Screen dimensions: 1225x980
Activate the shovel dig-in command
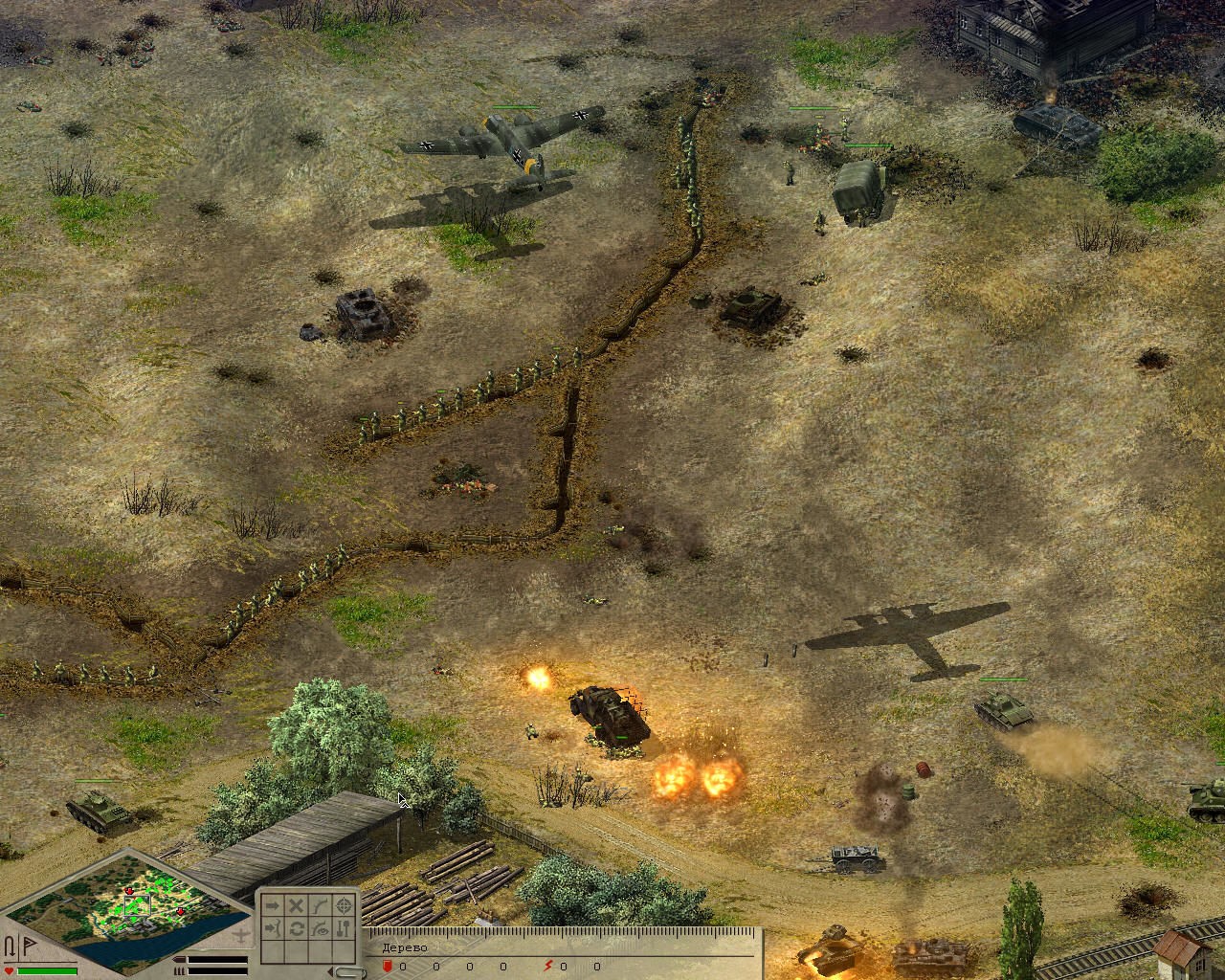(345, 928)
